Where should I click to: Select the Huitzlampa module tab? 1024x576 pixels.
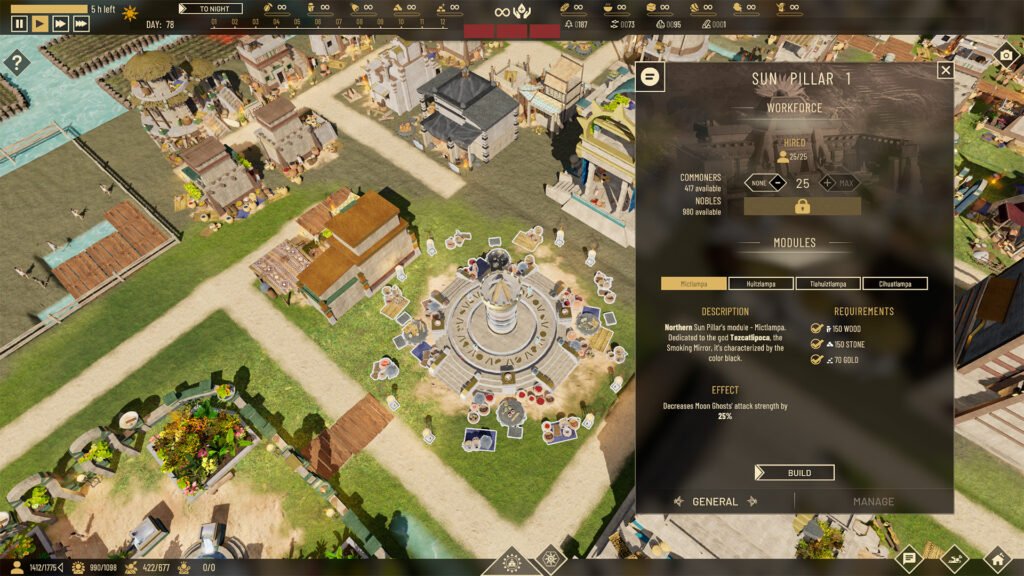[x=761, y=284]
